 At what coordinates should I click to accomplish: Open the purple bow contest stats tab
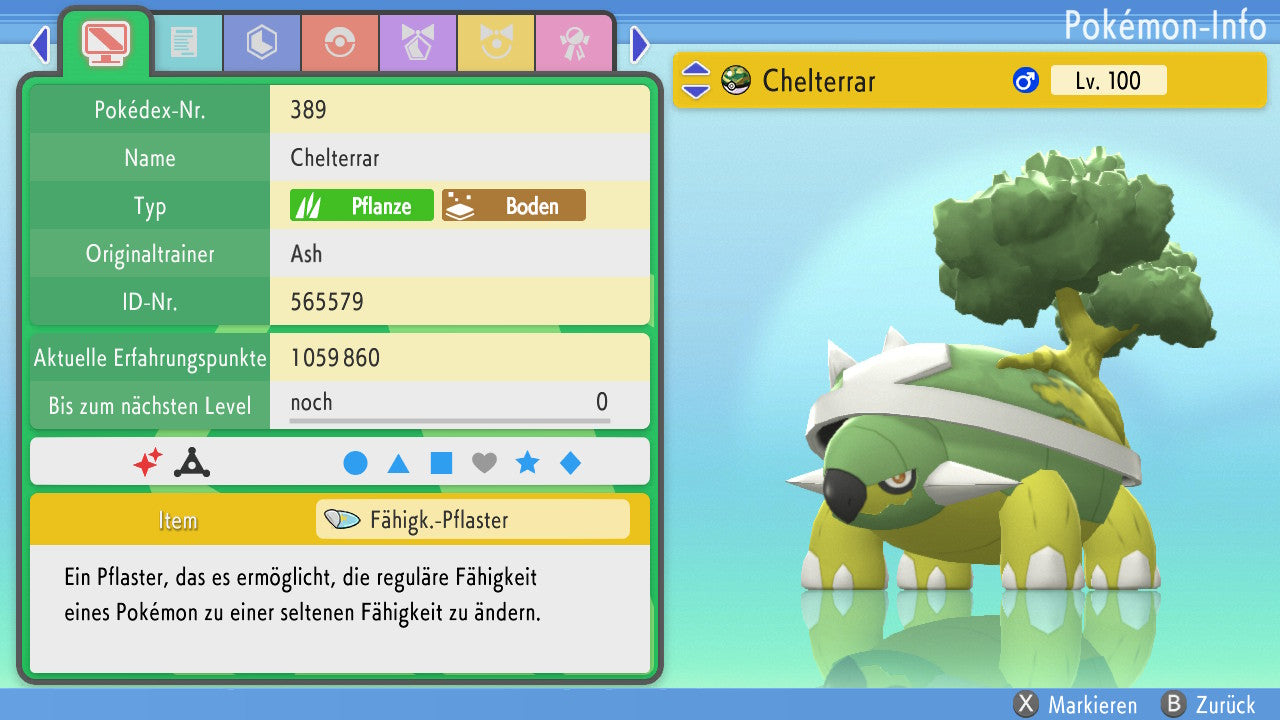[417, 43]
